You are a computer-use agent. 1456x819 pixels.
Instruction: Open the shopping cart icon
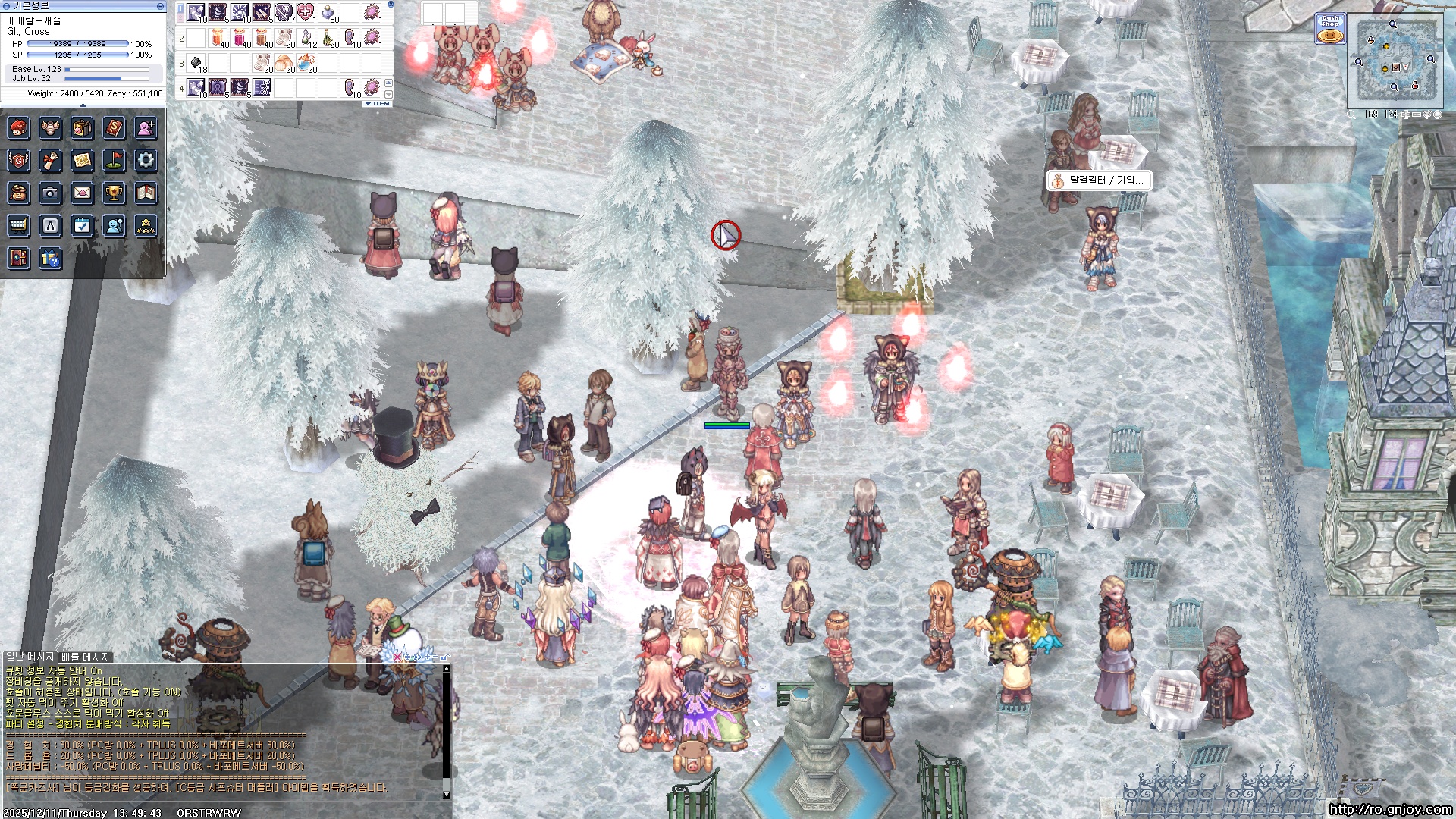[18, 226]
